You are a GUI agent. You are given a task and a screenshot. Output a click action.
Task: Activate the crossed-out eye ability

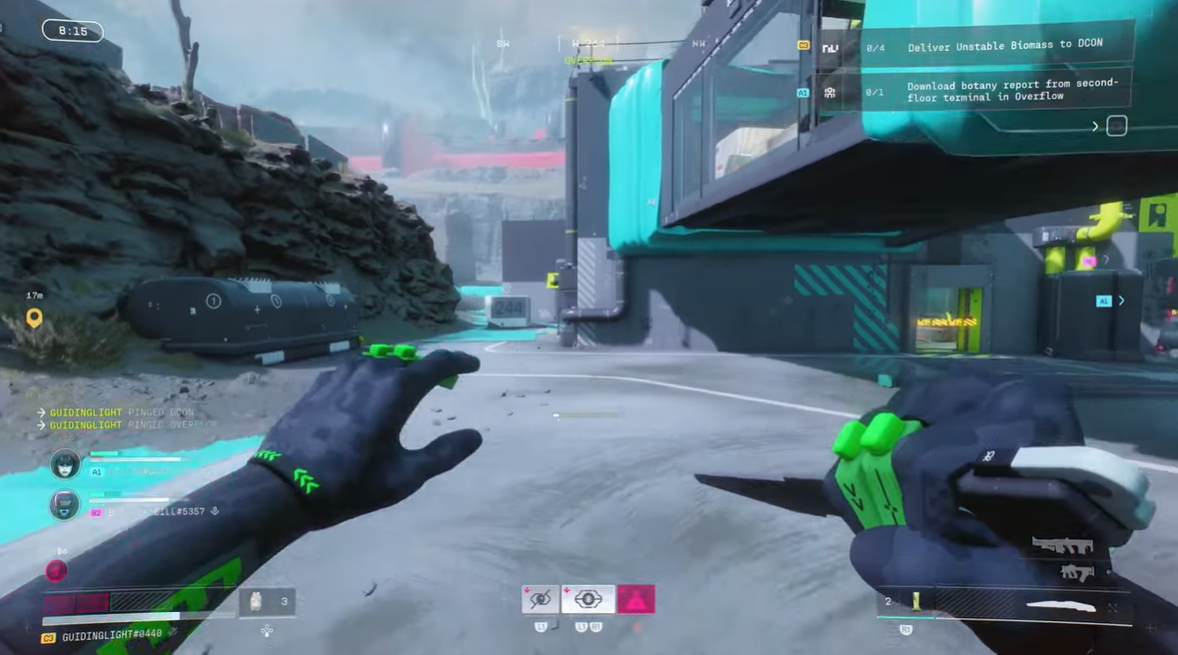(540, 599)
